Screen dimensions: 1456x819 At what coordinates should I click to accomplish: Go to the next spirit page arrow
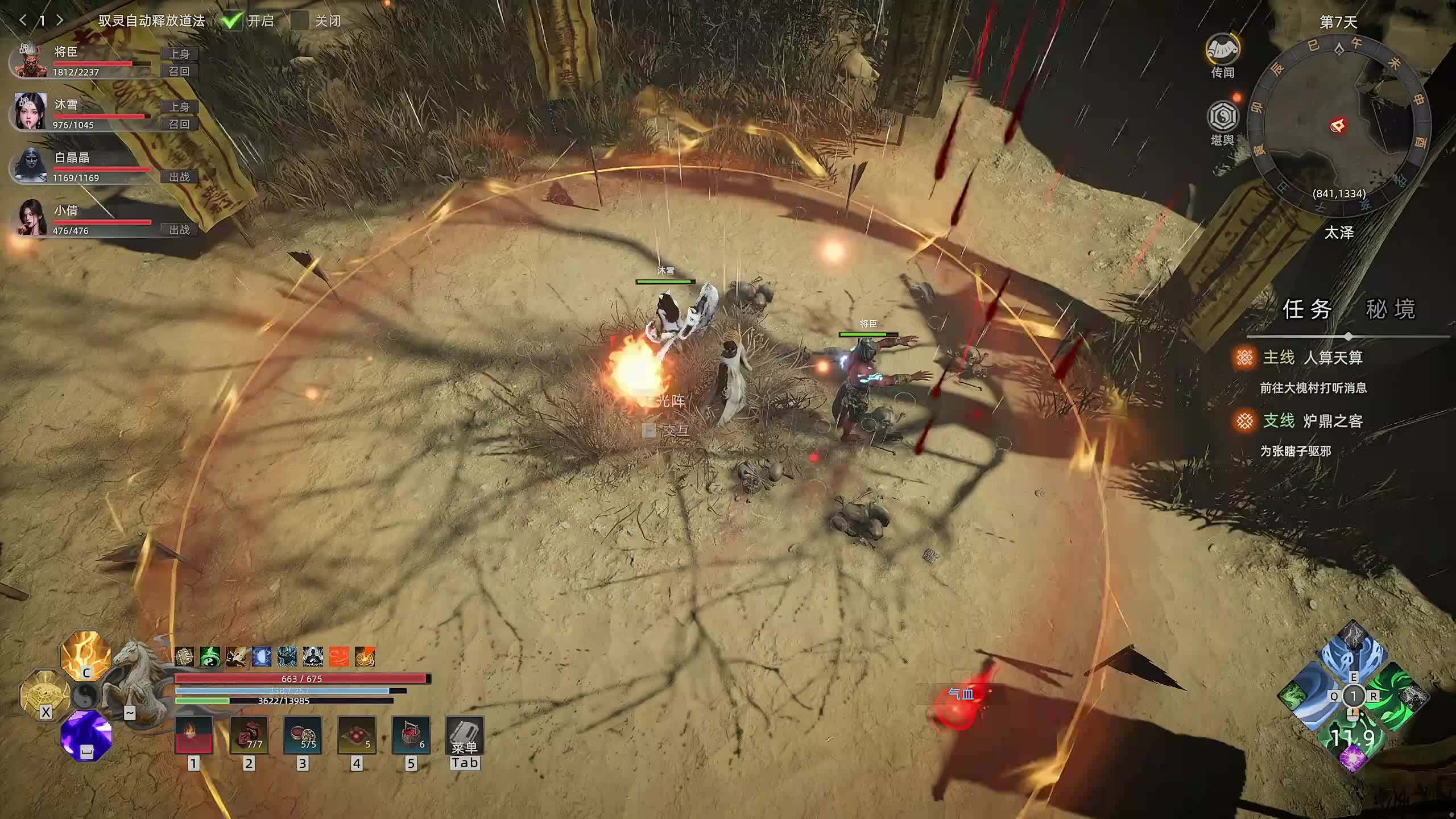60,20
